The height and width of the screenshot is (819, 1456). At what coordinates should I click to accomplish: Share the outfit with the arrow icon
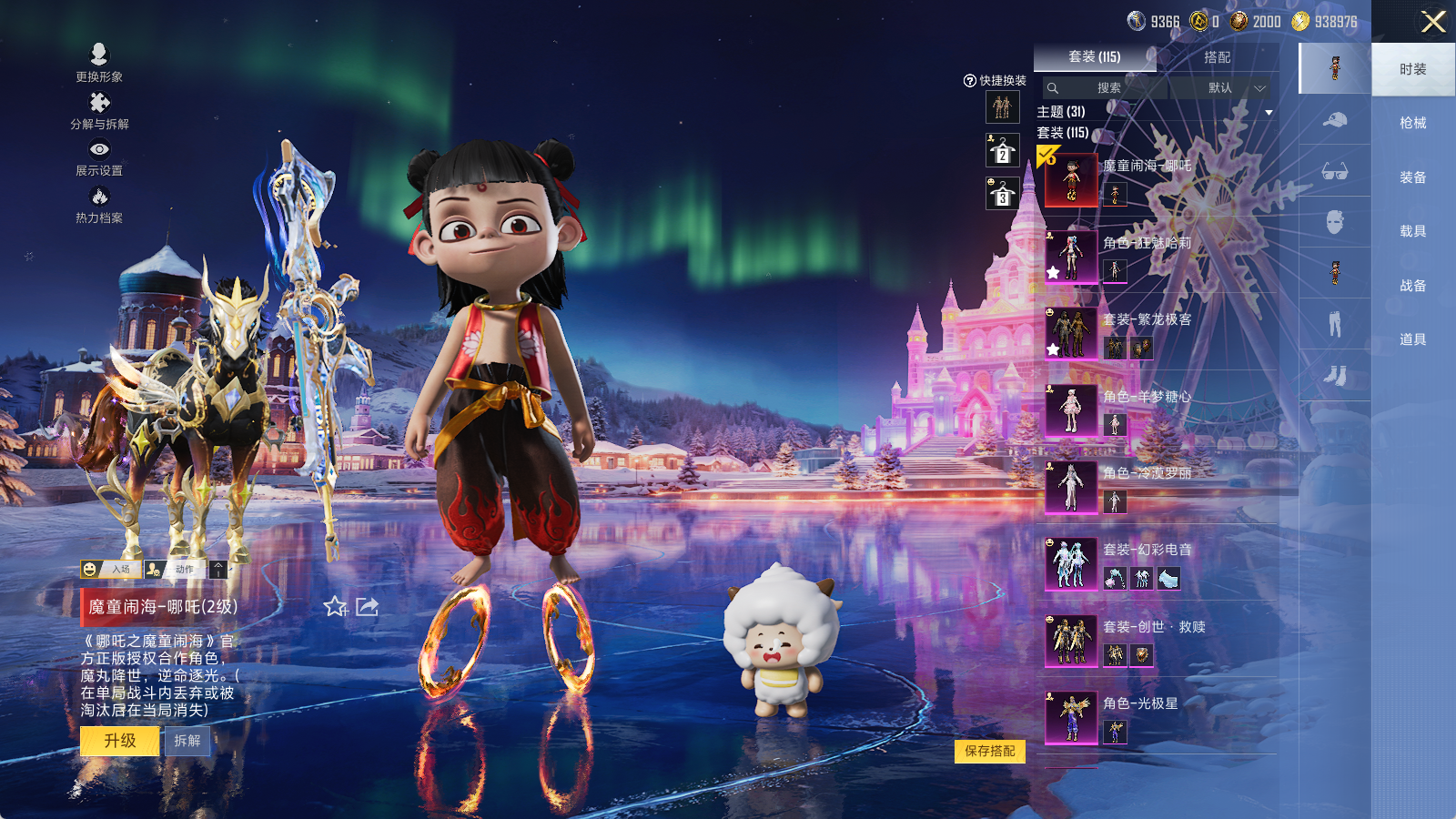[x=368, y=607]
